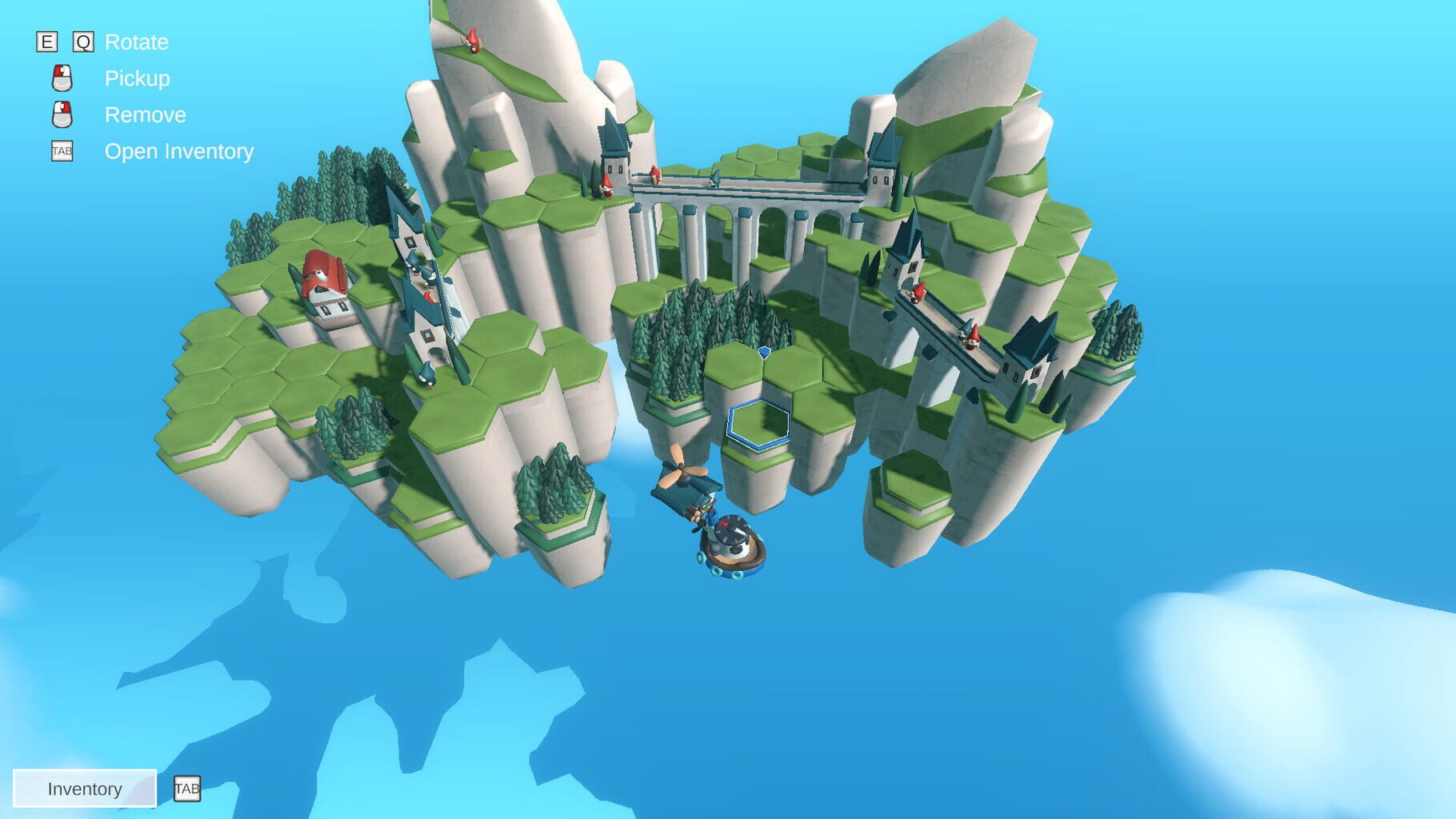Screen dimensions: 1456x819
Task: Click the blue diamond marker above the hexes
Action: (x=762, y=352)
